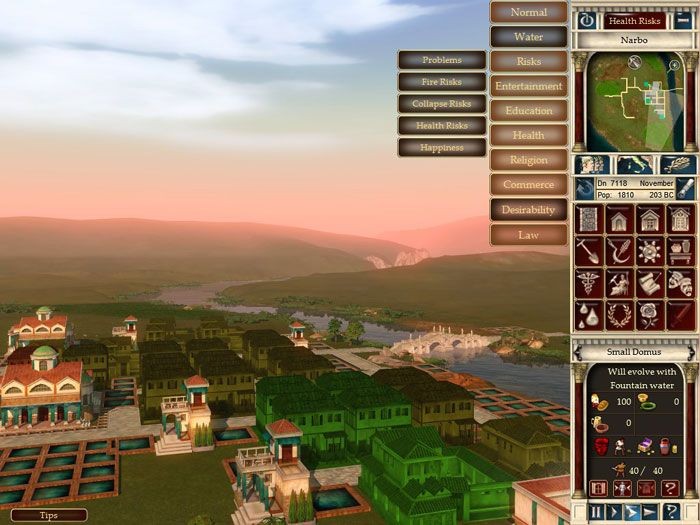Show the Commerce overlay
Viewport: 700px width, 525px height.
pyautogui.click(x=529, y=185)
